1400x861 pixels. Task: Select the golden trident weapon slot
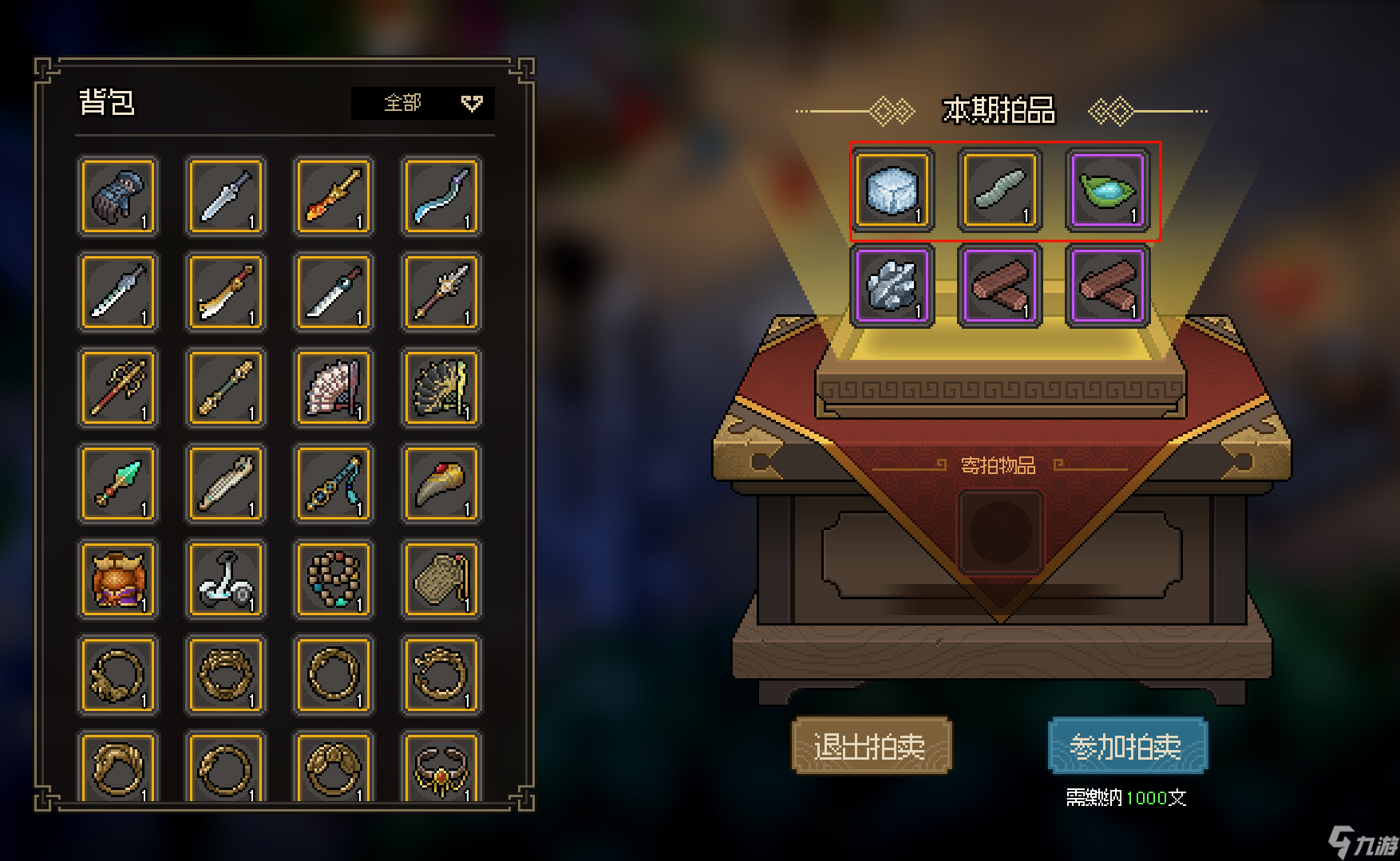(118, 388)
